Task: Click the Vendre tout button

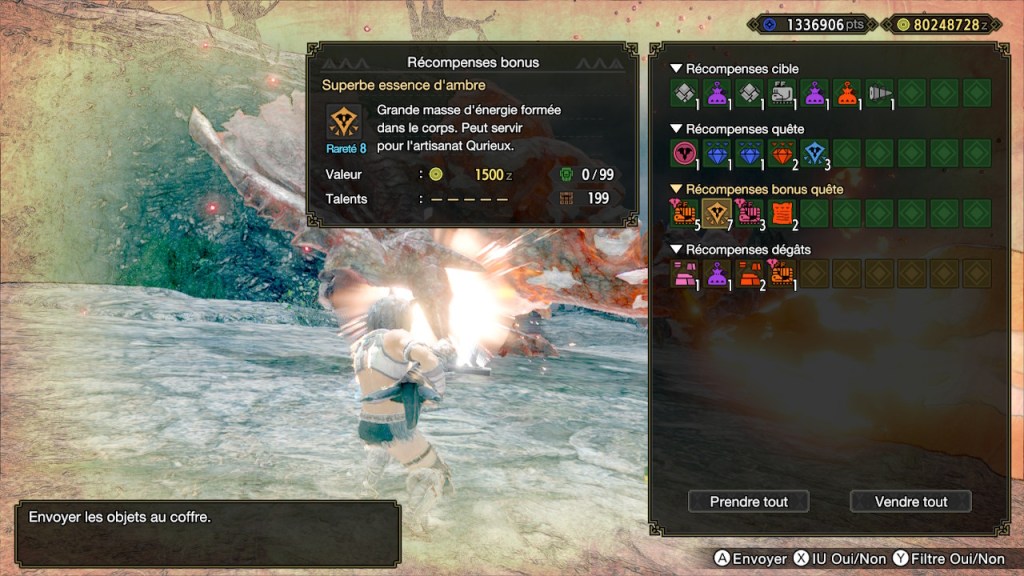Action: click(x=910, y=501)
